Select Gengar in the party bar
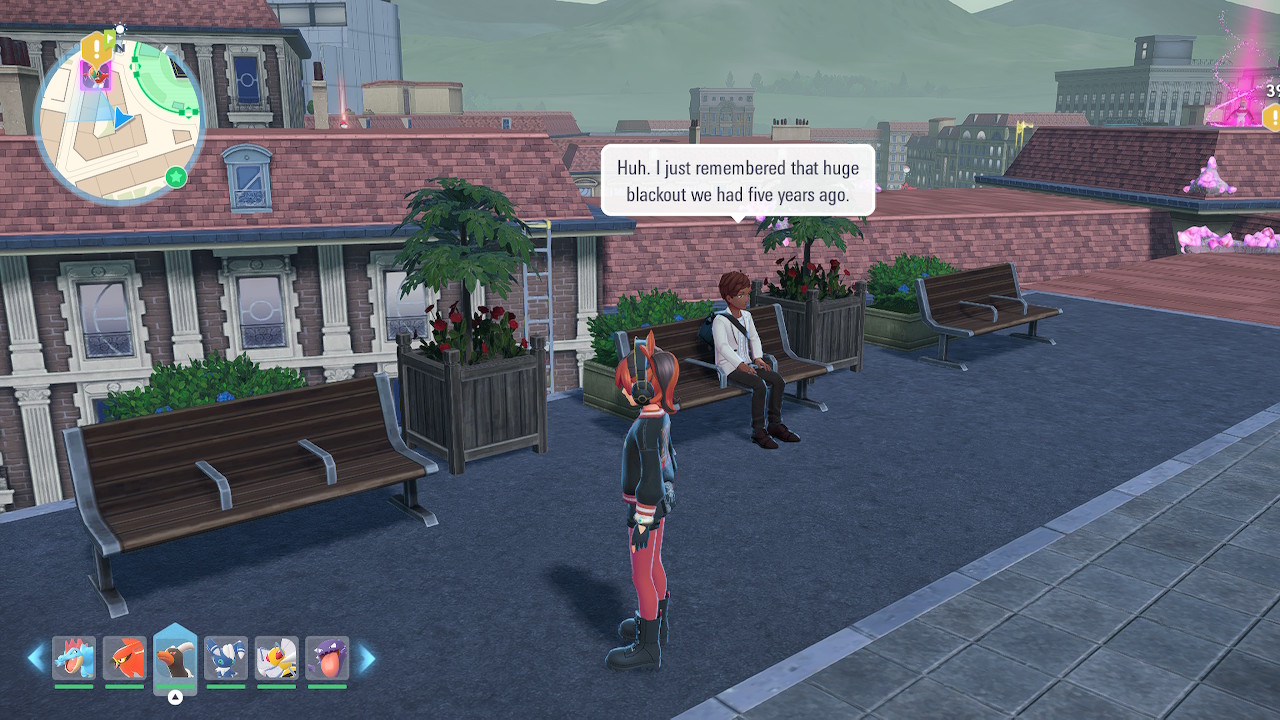This screenshot has width=1280, height=720. tap(327, 658)
